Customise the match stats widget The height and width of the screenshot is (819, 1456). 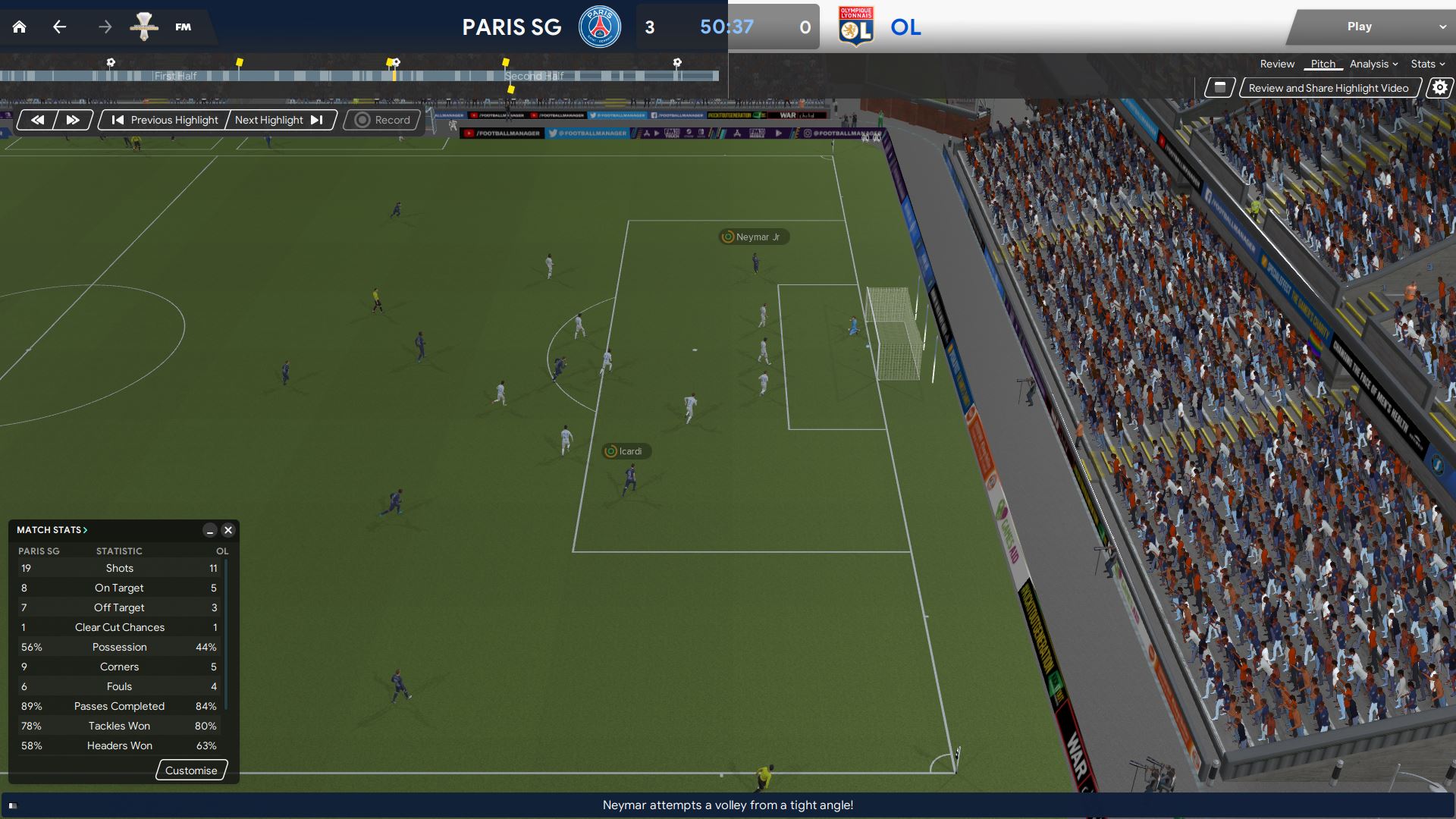191,770
